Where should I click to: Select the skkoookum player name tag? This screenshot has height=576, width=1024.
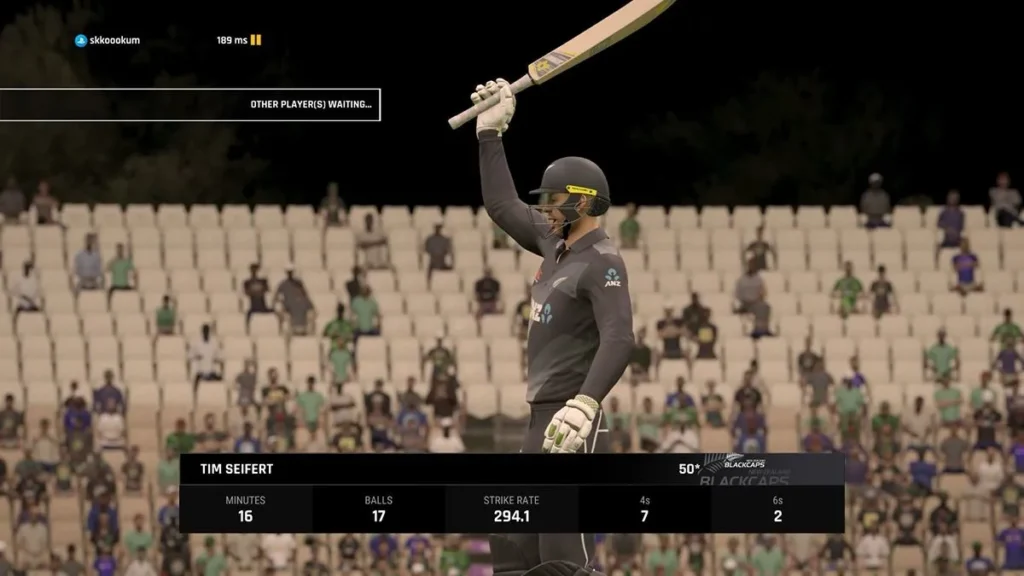[x=108, y=40]
